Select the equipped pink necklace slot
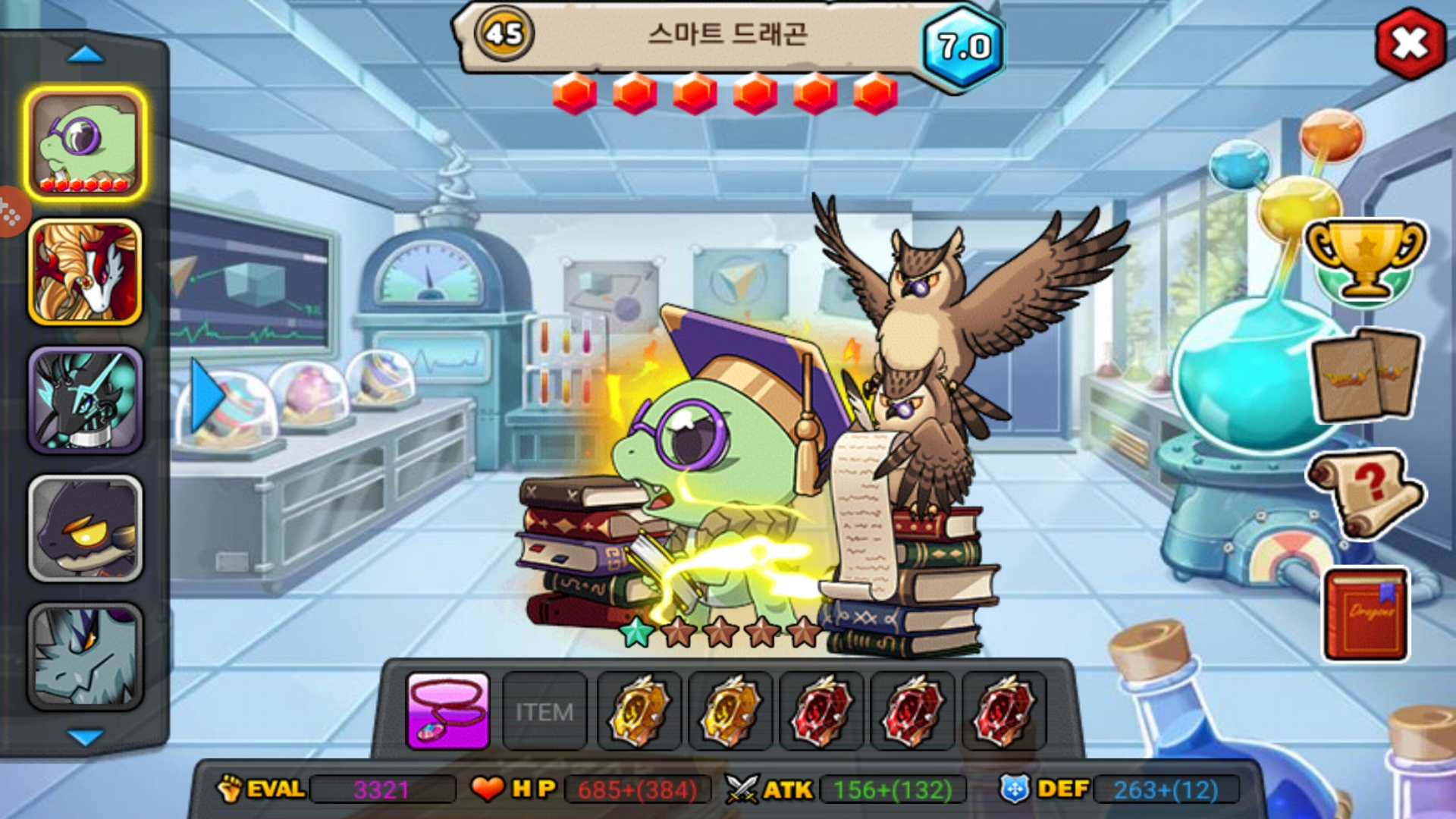Image resolution: width=1456 pixels, height=819 pixels. 448,711
